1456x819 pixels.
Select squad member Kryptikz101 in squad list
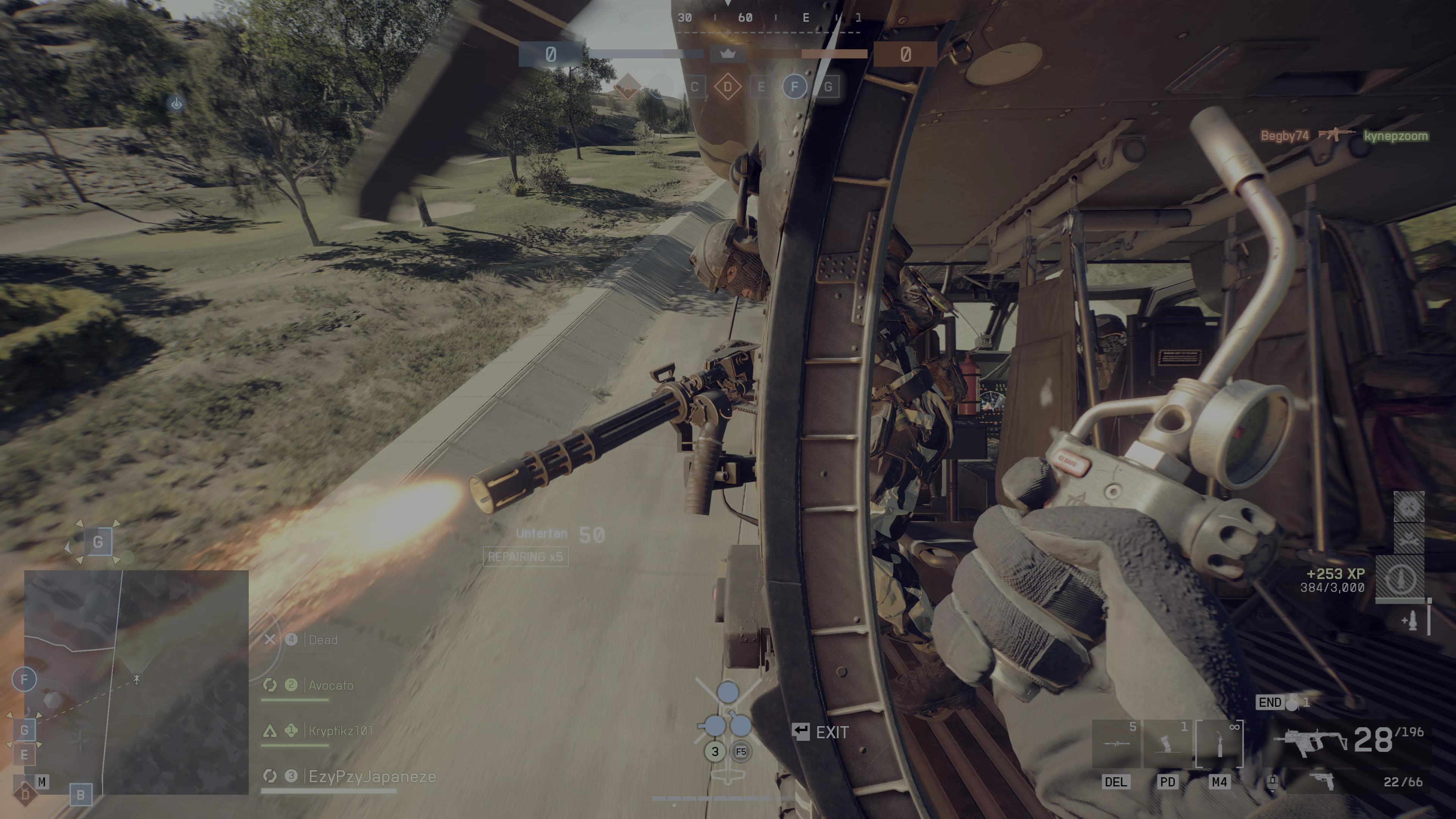[x=340, y=731]
